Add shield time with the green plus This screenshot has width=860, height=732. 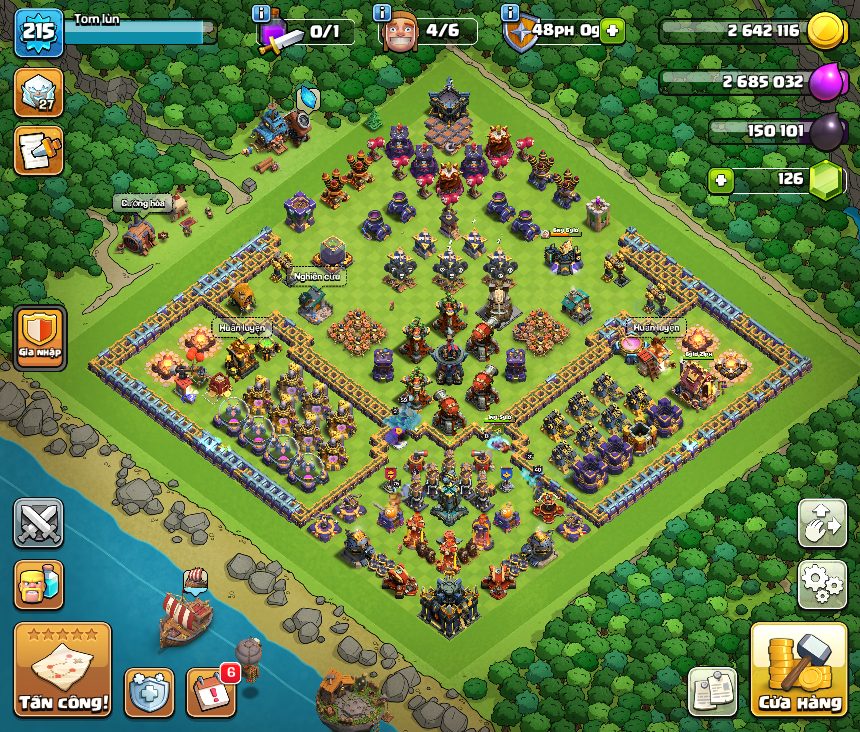point(612,31)
